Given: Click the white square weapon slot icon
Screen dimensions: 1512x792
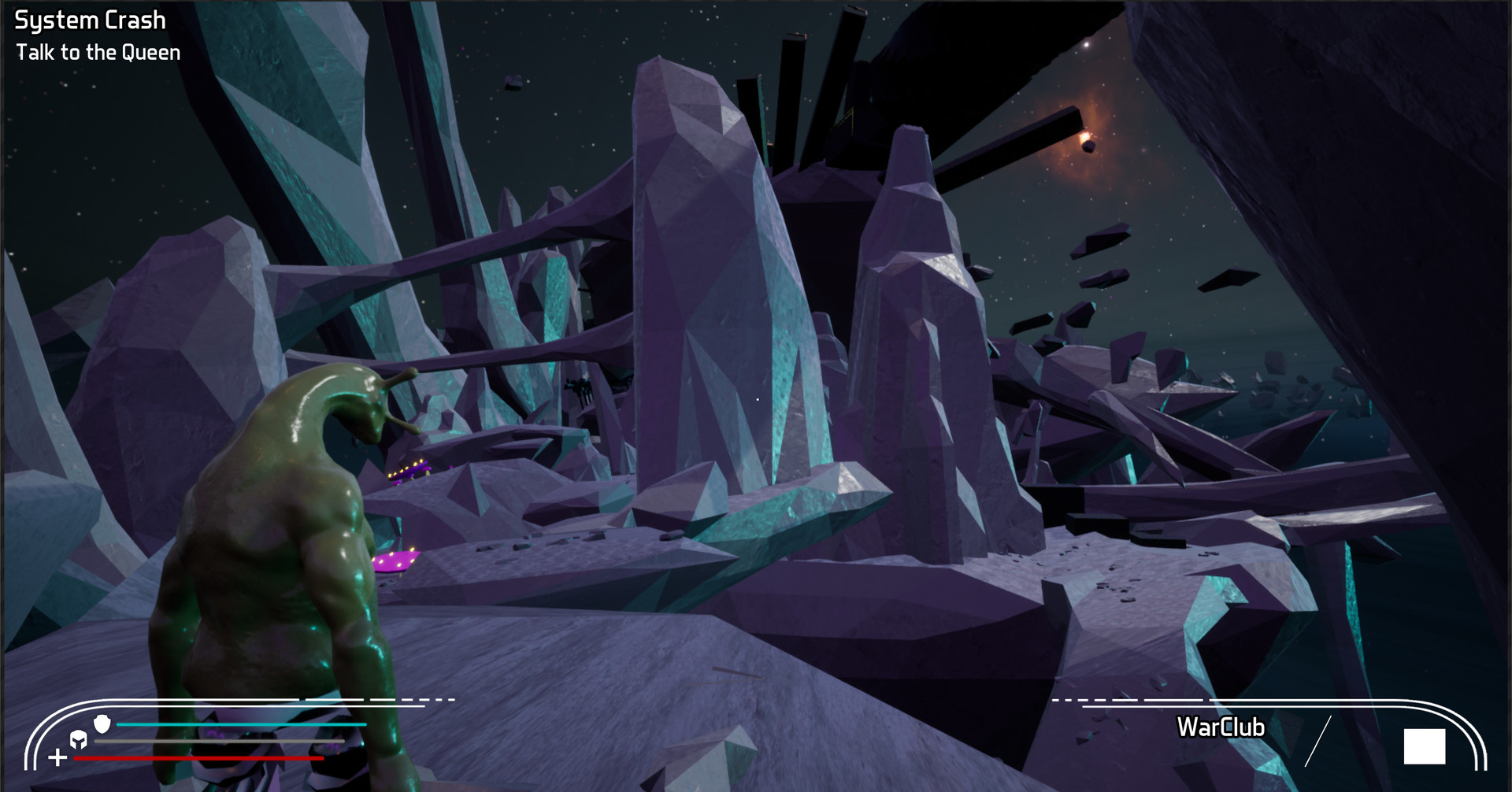Looking at the screenshot, I should tap(1424, 746).
